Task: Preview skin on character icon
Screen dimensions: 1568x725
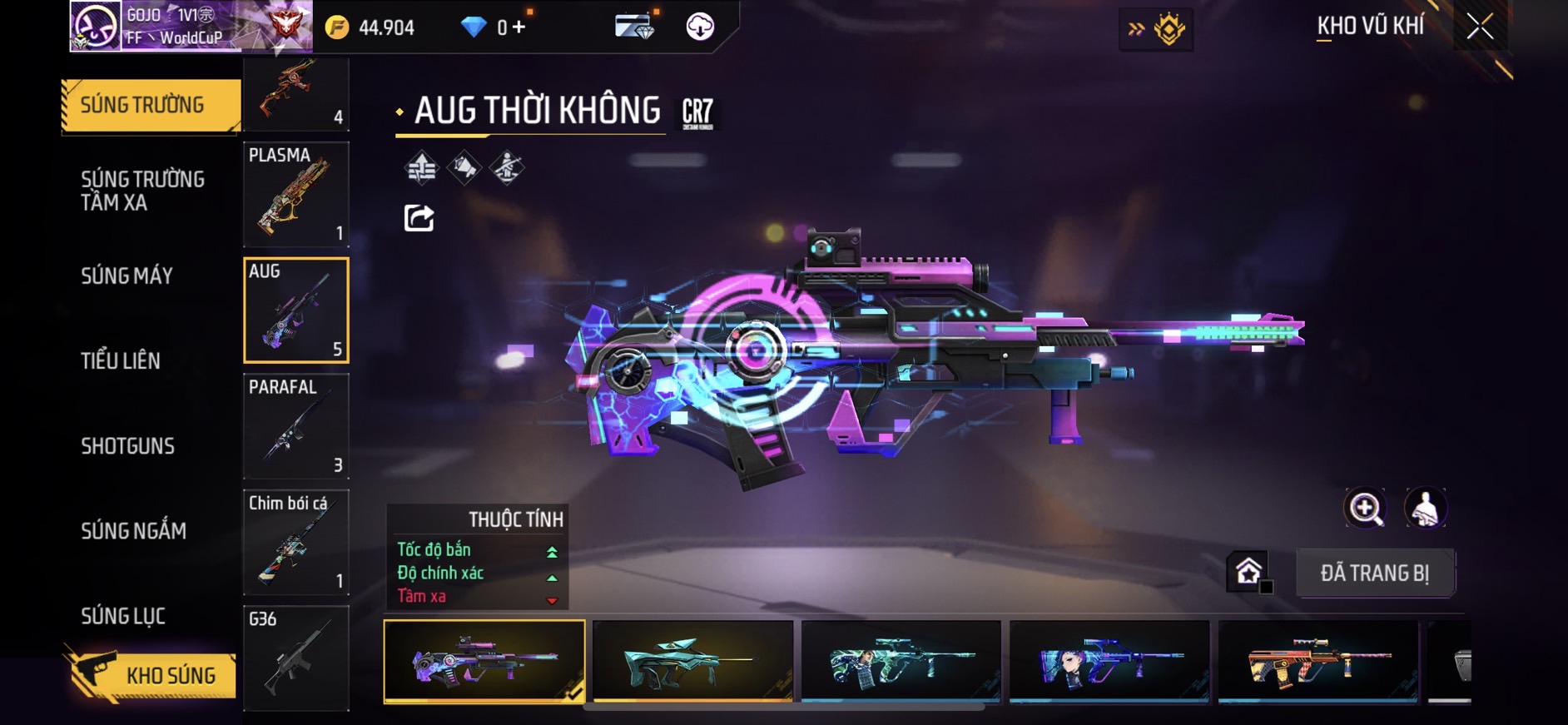Action: [1425, 508]
